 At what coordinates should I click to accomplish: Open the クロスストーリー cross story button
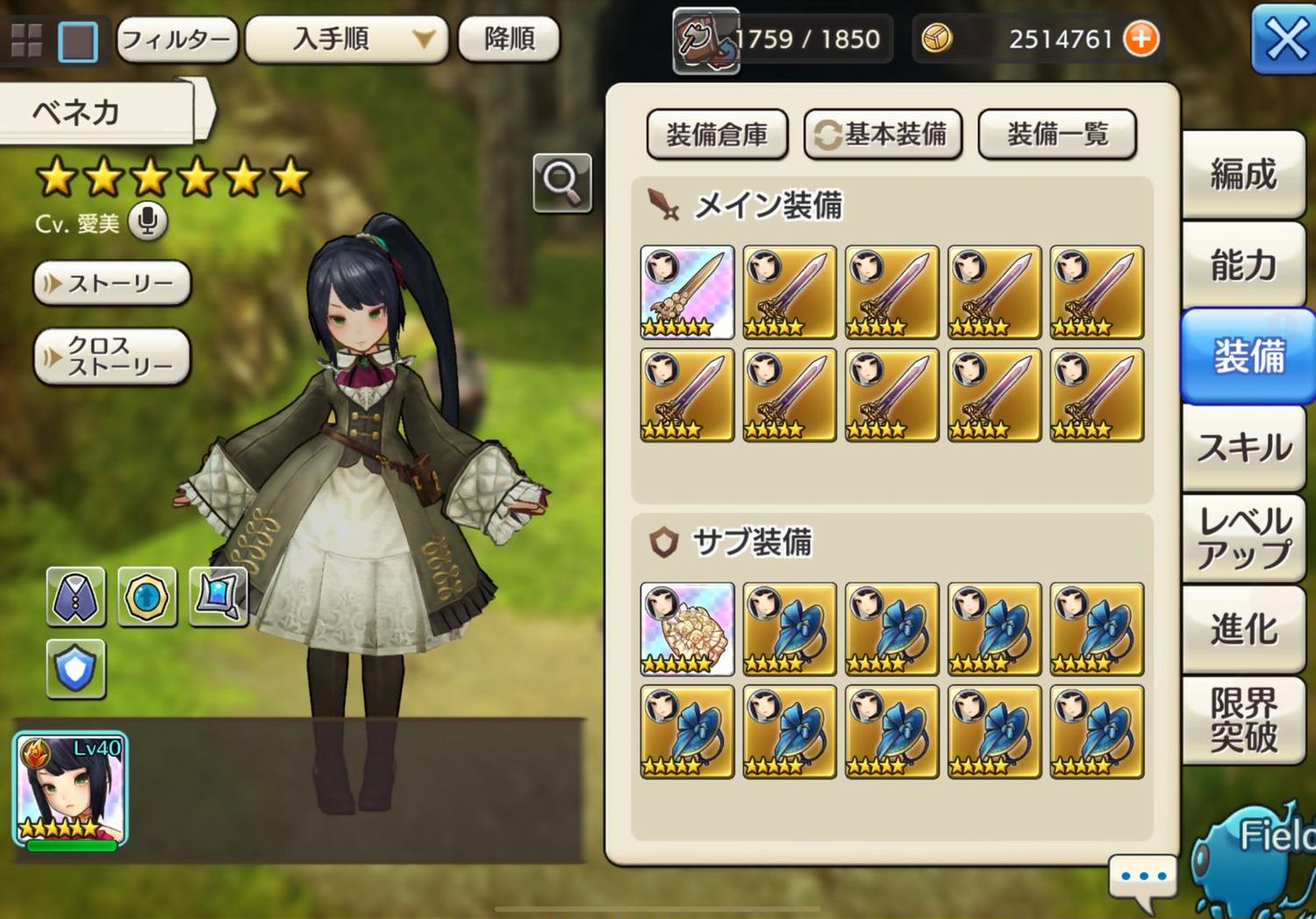click(x=112, y=355)
